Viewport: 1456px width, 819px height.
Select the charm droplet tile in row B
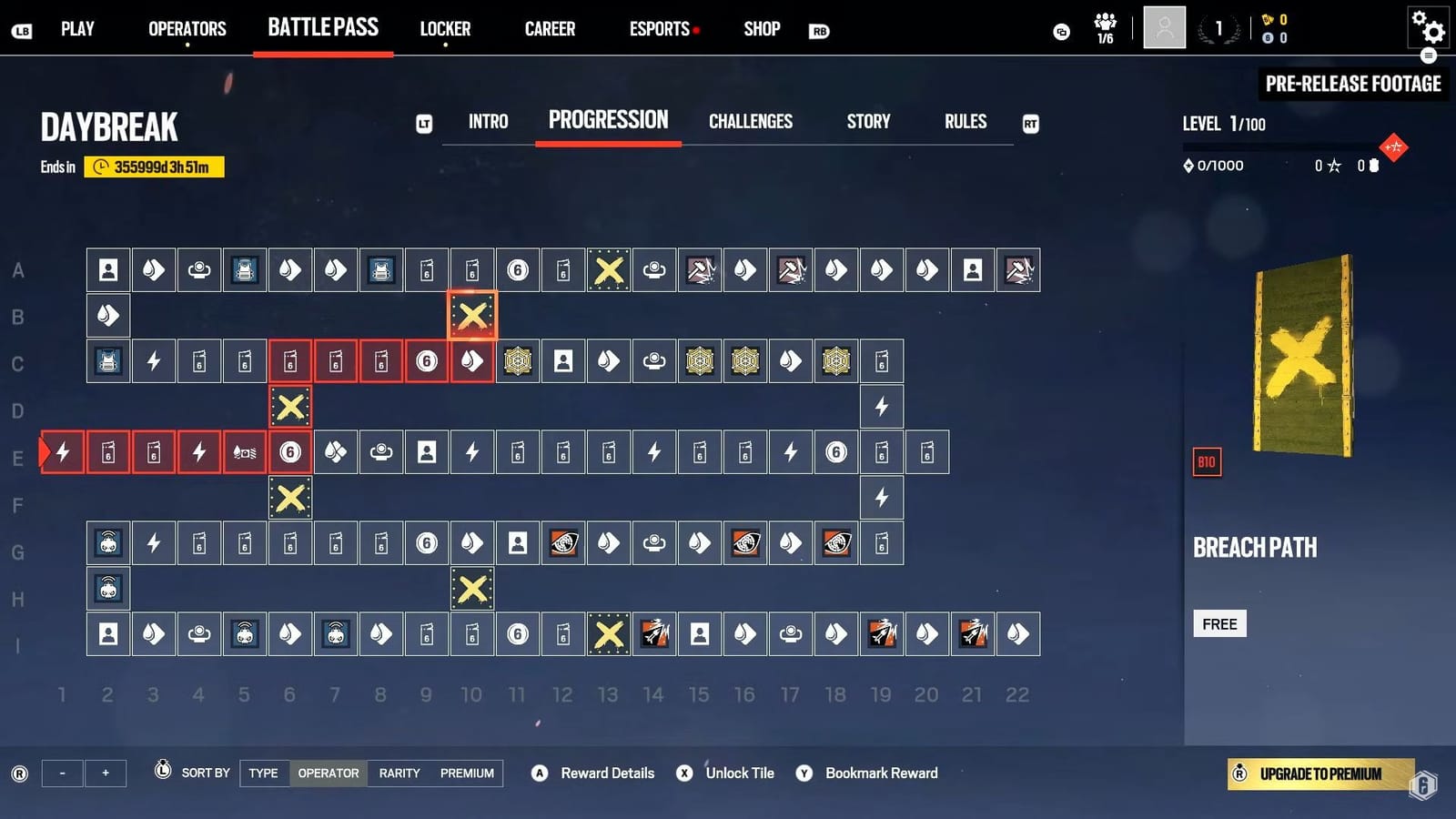107,316
